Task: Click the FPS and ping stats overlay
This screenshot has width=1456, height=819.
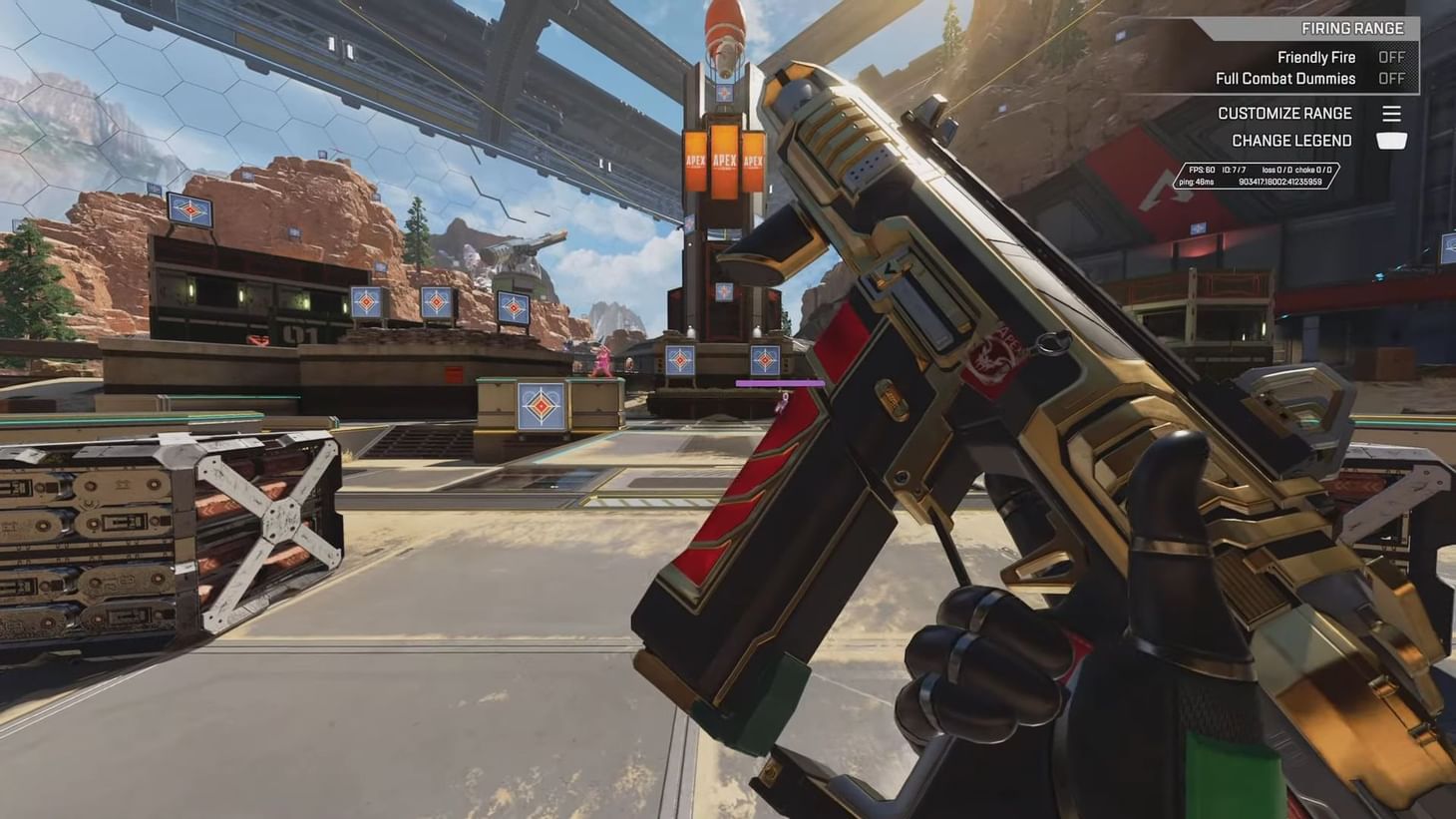Action: pos(1259,176)
